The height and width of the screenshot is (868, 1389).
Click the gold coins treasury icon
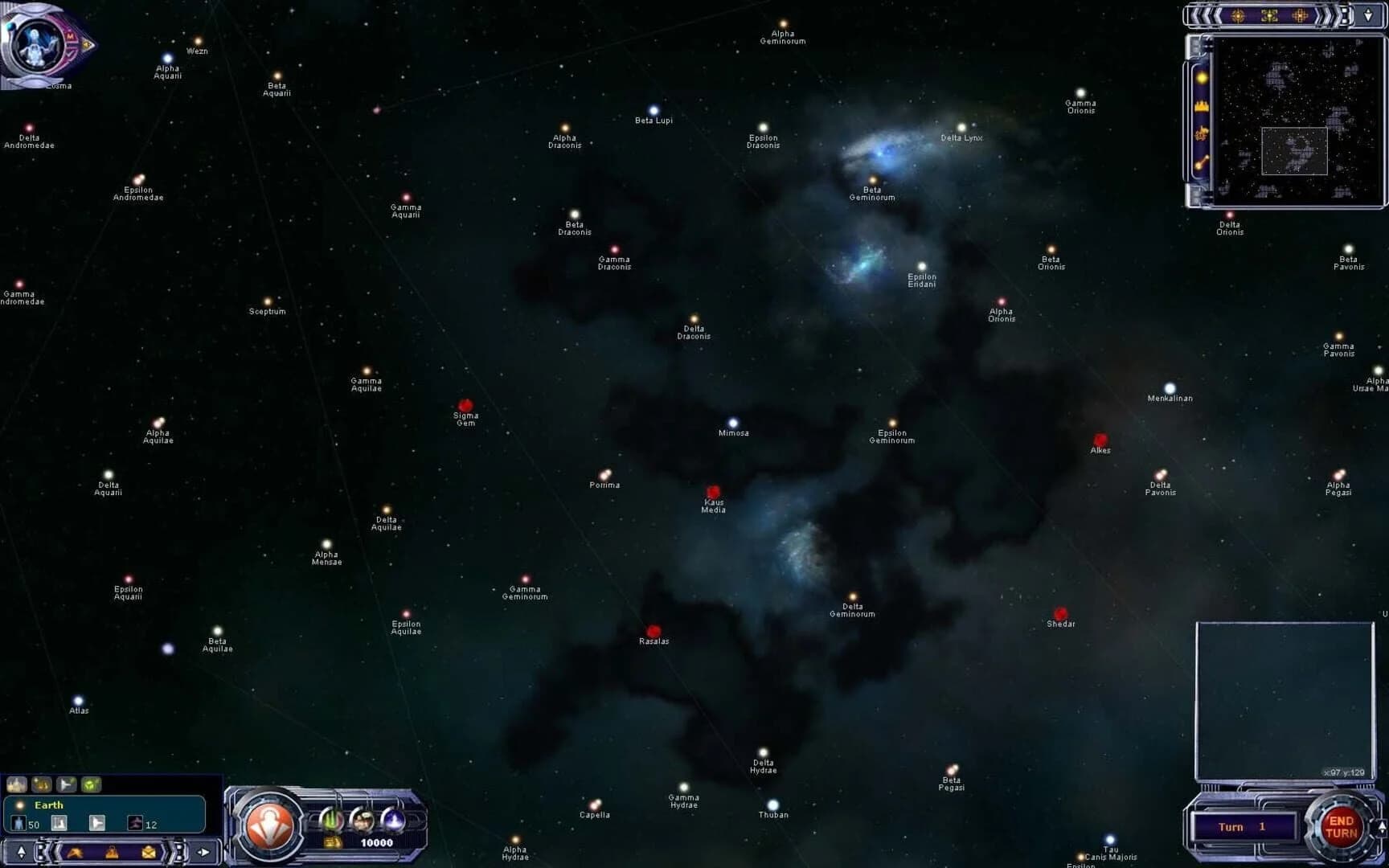click(332, 843)
